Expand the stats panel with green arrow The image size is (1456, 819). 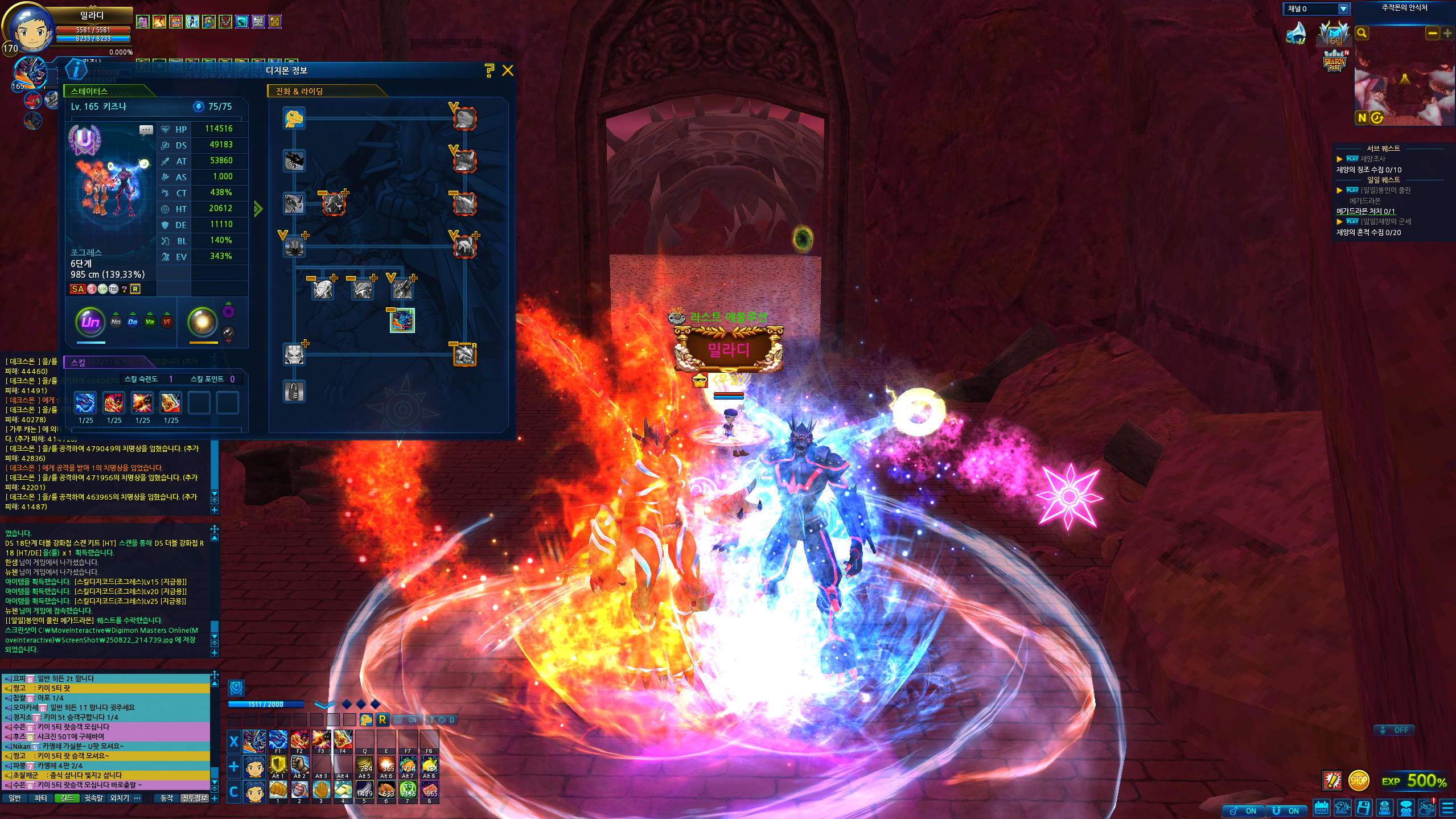(x=258, y=209)
